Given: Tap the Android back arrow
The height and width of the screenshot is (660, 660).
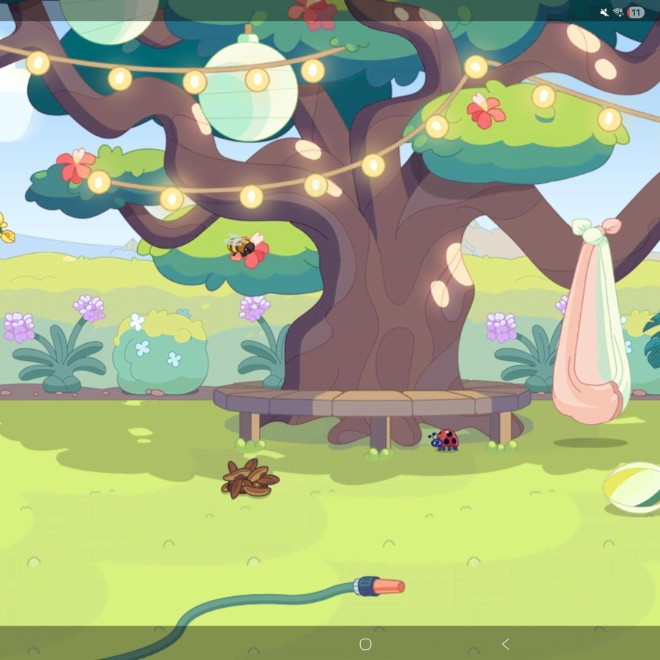Looking at the screenshot, I should [x=505, y=644].
